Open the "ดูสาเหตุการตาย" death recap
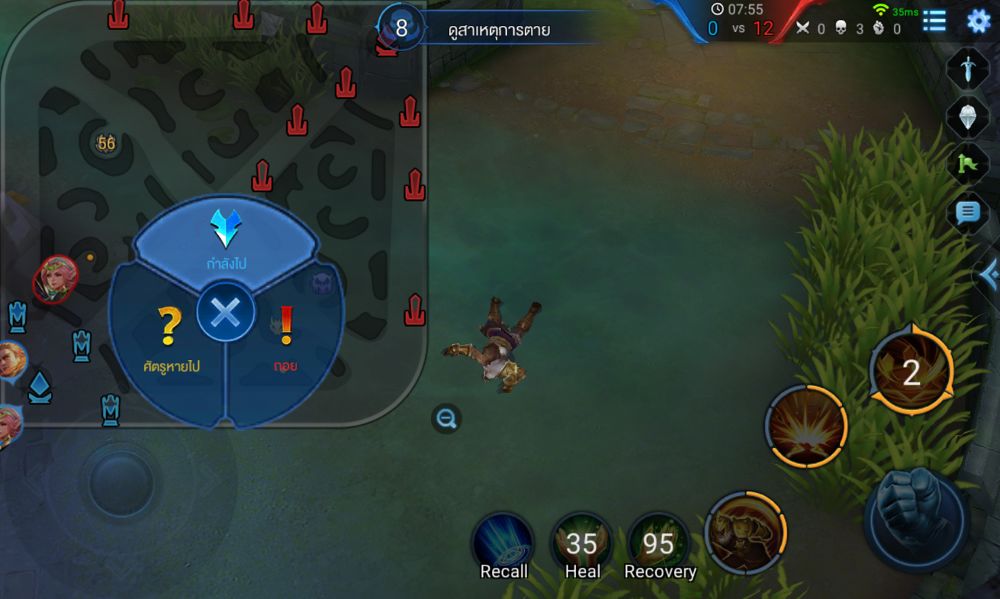 [499, 29]
